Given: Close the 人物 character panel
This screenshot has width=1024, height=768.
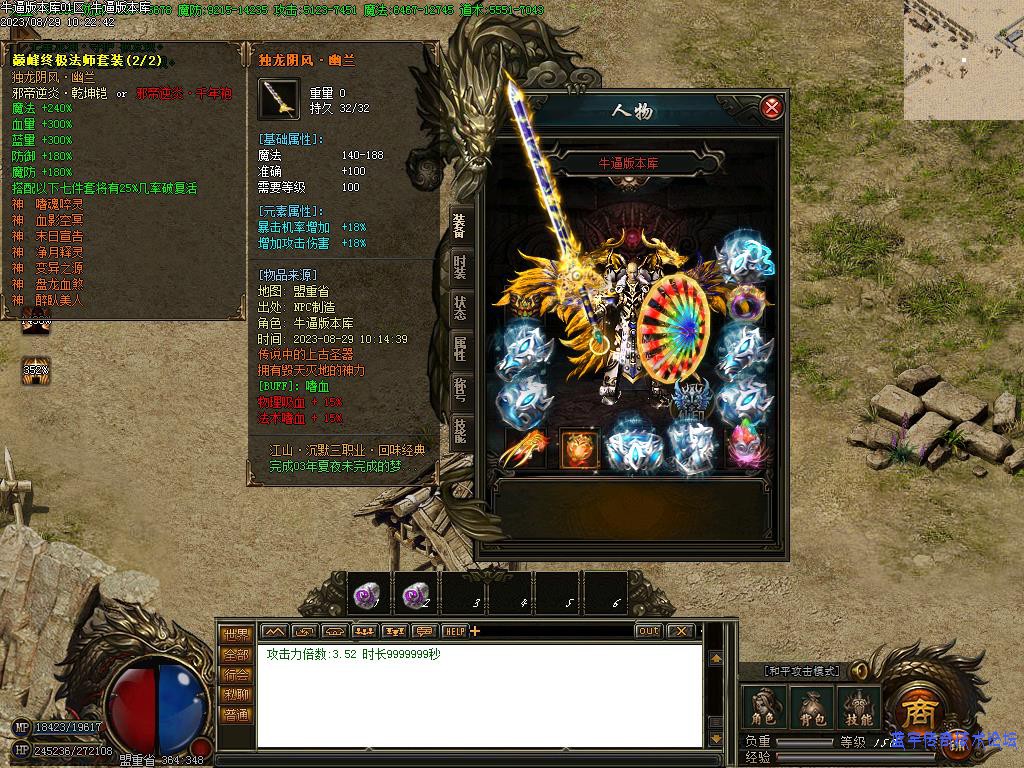Looking at the screenshot, I should [x=771, y=108].
